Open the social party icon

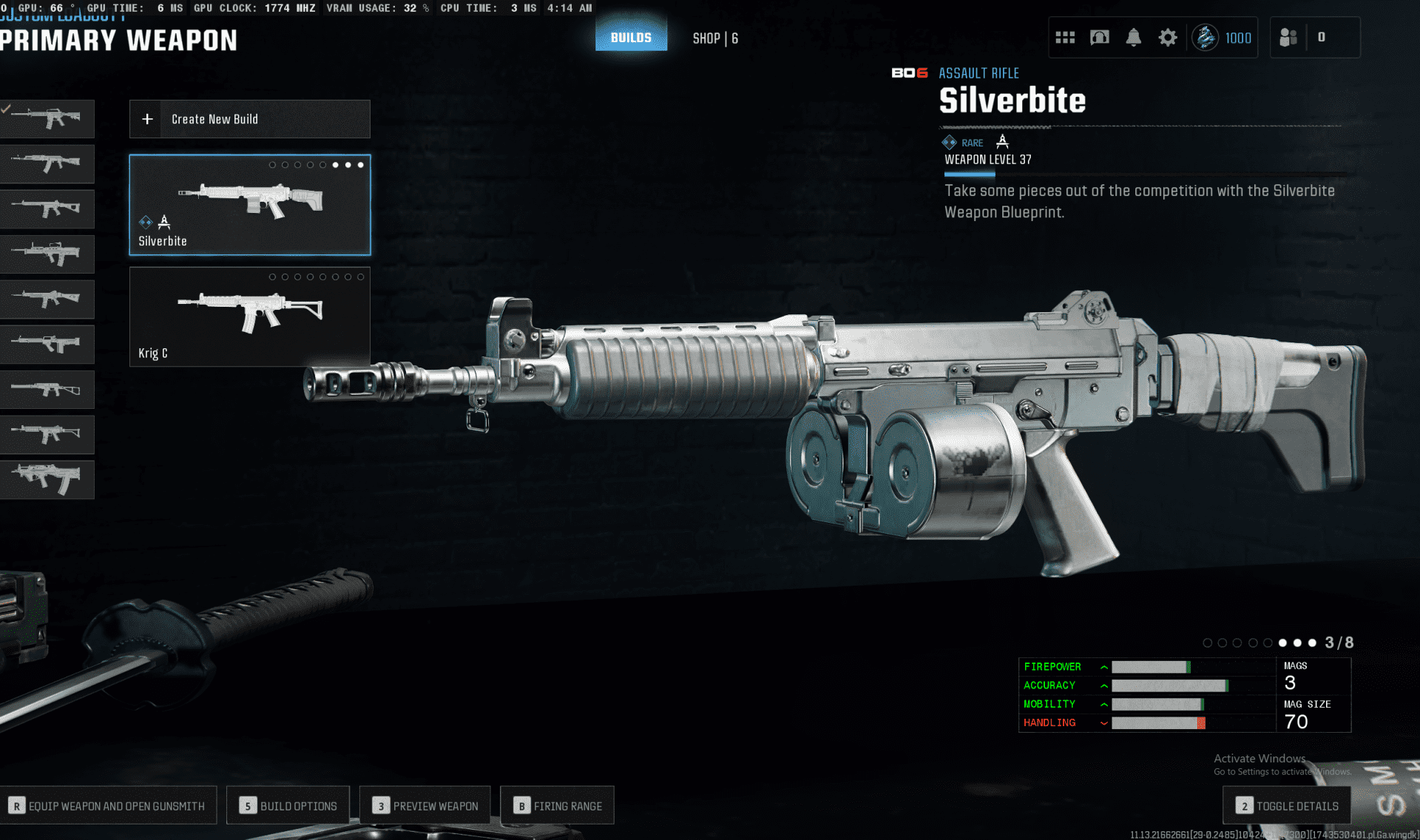[x=1289, y=38]
